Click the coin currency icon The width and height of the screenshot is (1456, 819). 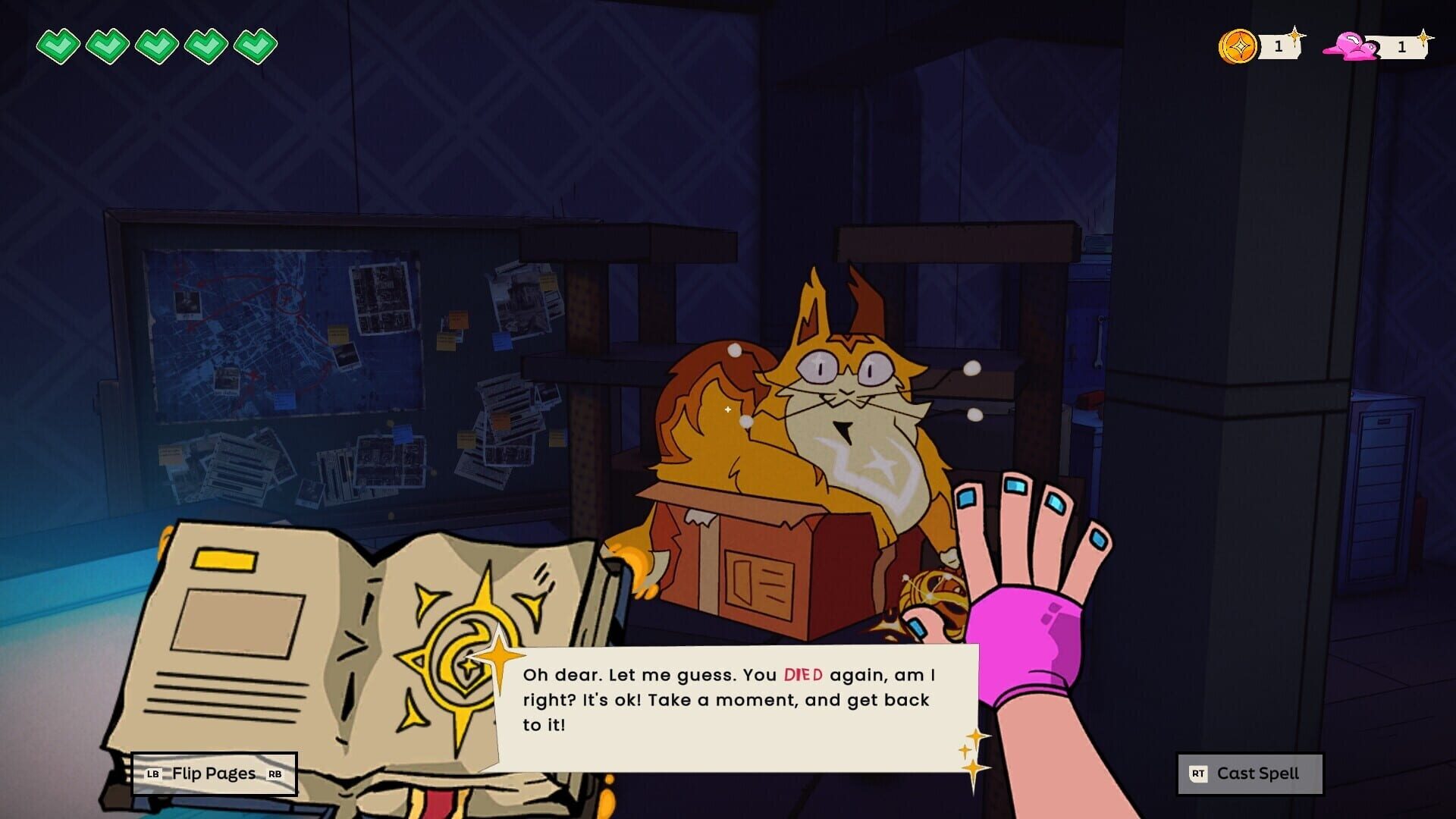[1239, 44]
